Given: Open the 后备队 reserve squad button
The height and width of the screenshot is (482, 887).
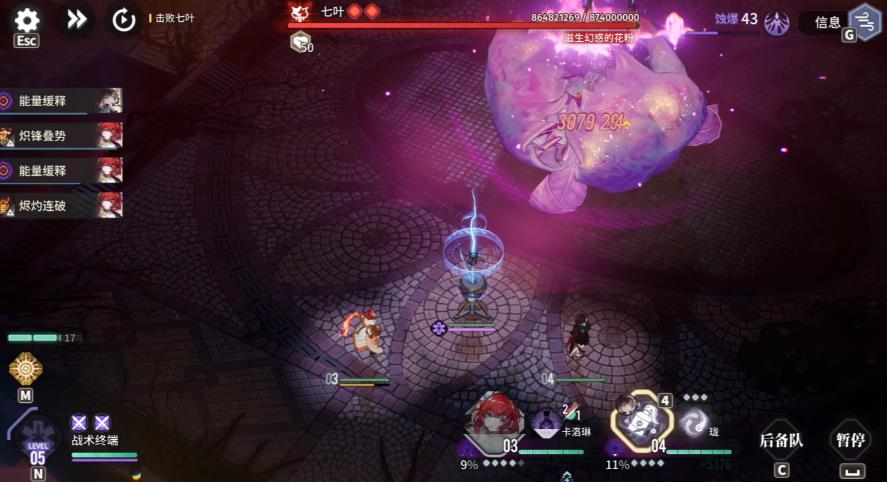Looking at the screenshot, I should pos(781,439).
